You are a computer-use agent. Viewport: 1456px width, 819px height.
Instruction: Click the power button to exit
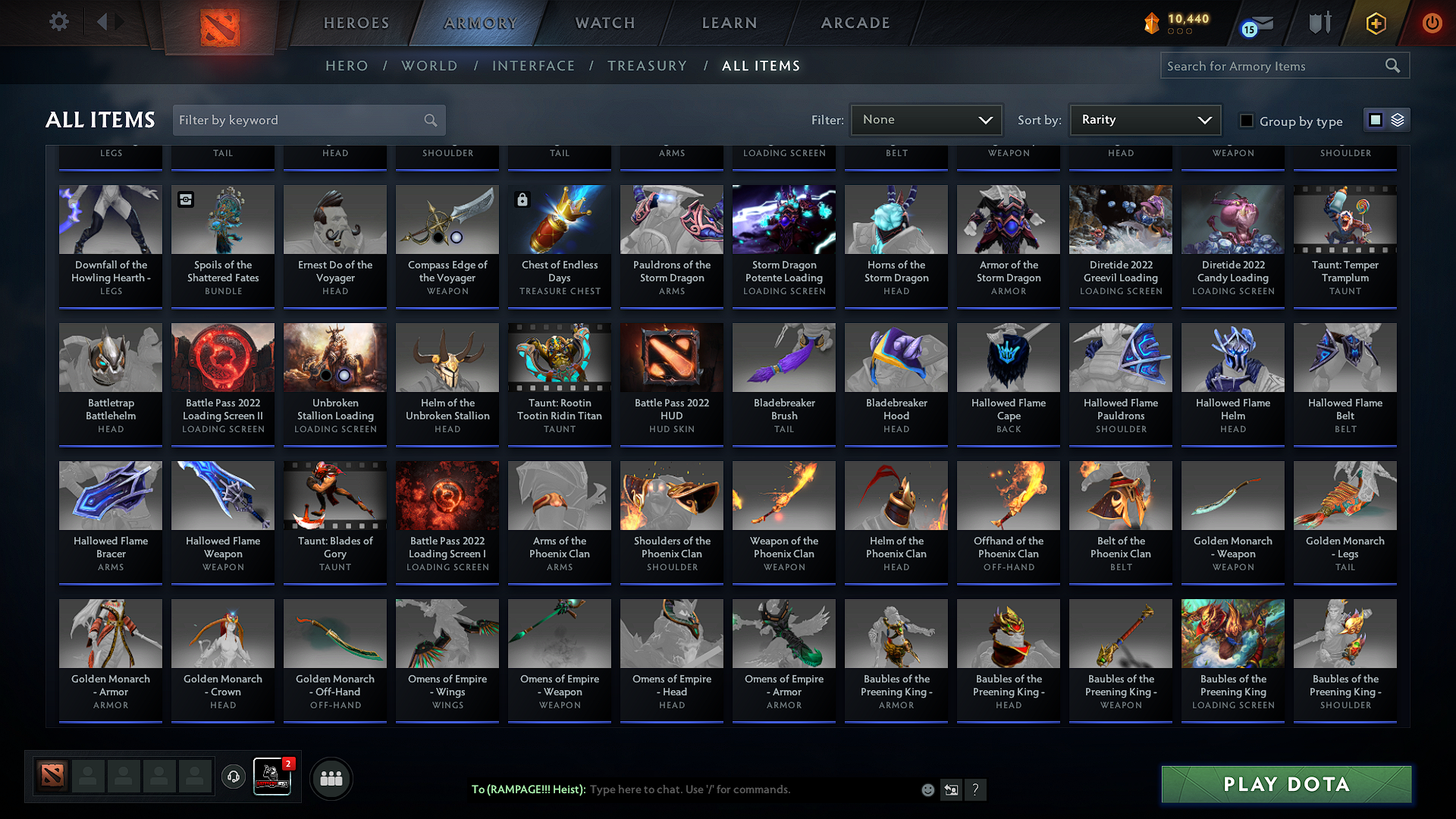pos(1432,23)
